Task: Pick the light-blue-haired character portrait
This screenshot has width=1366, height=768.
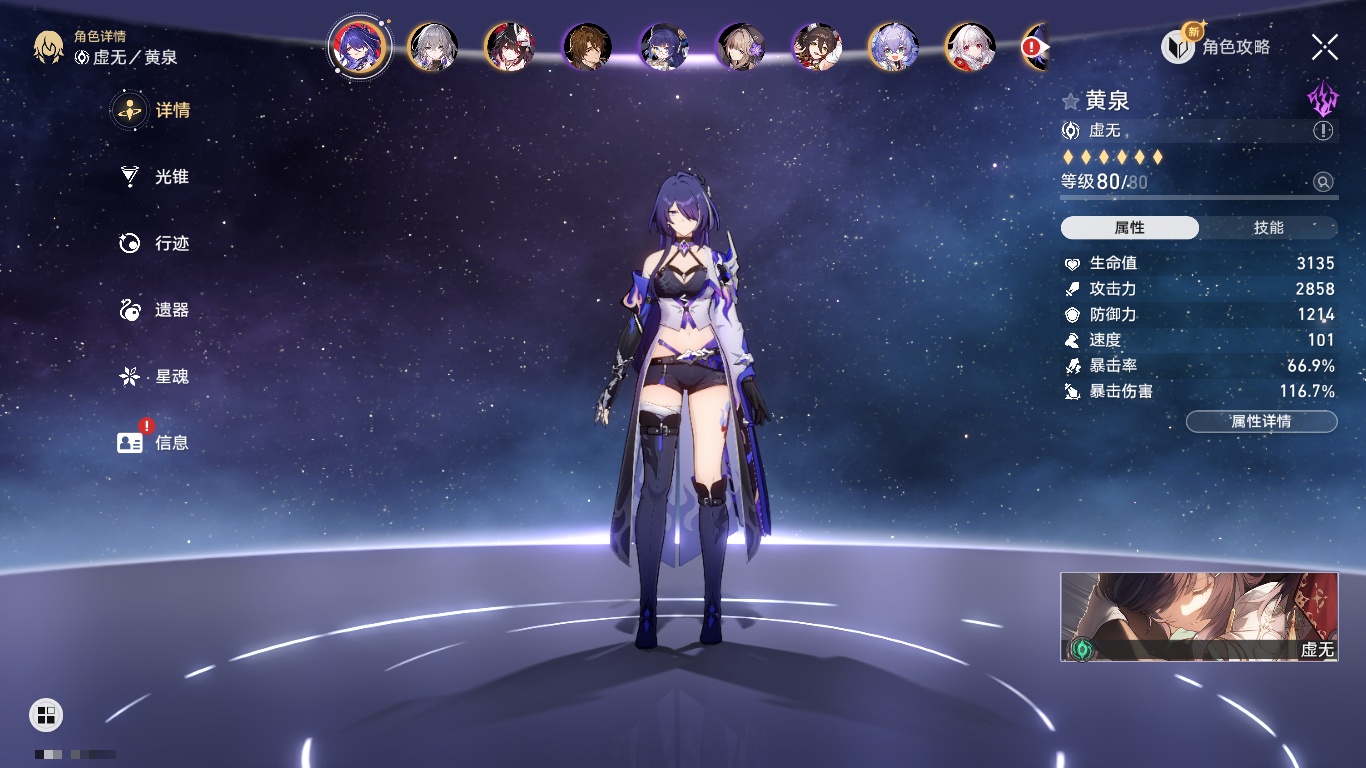Action: coord(893,47)
